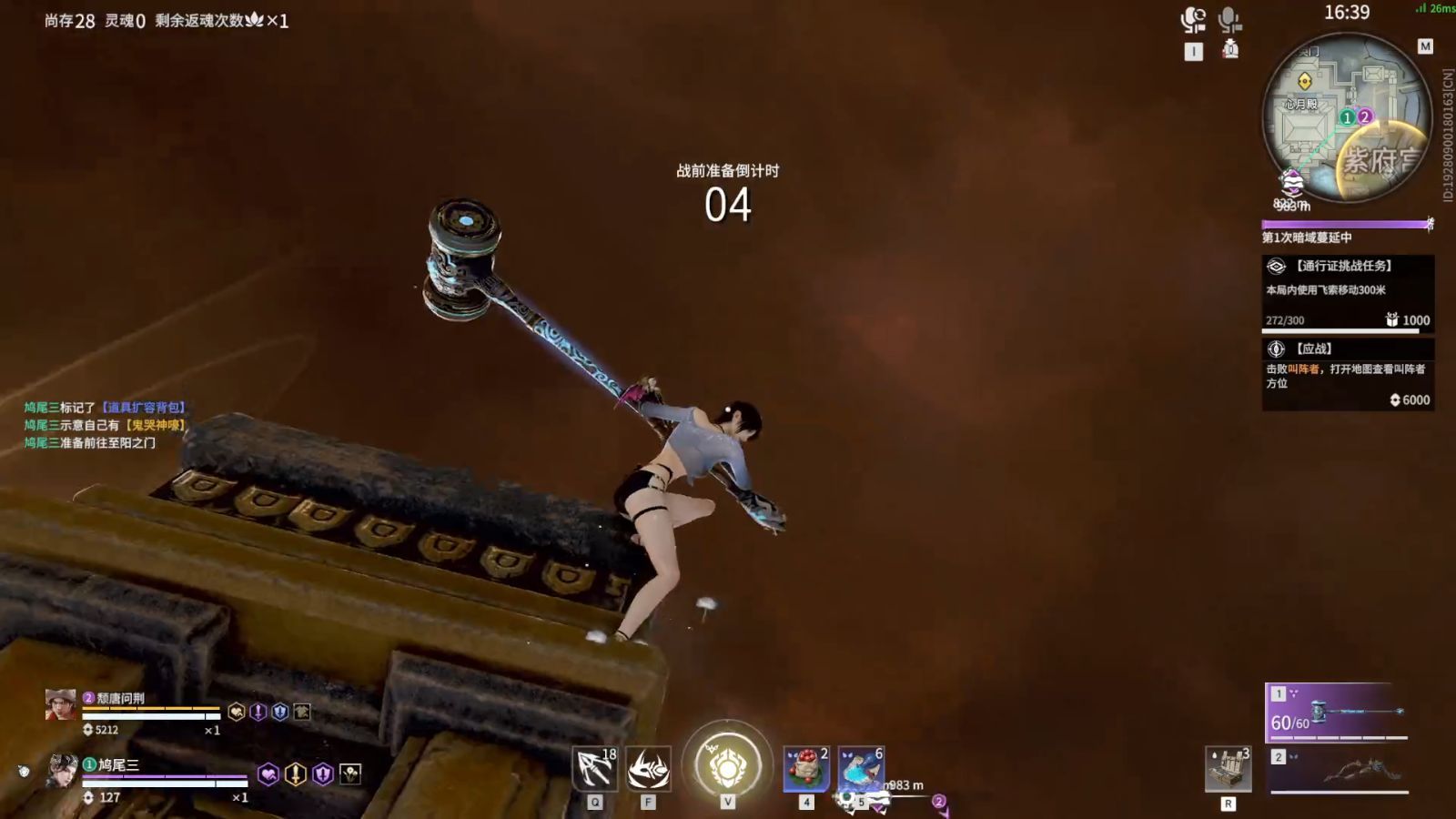
Task: Click teammate 颓唐问荆's portrait
Action: coord(61,704)
